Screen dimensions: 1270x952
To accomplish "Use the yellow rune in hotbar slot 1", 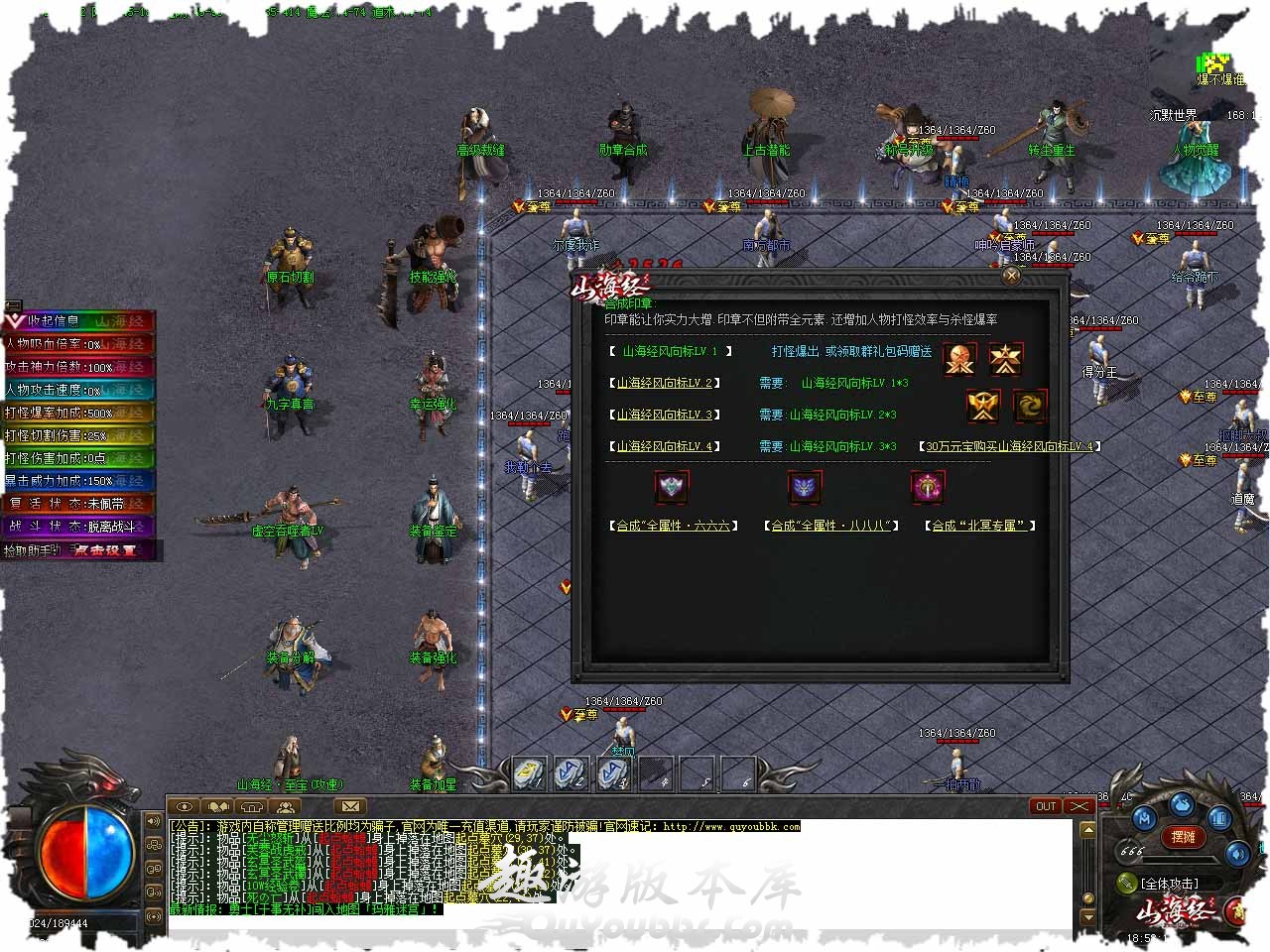I will click(x=529, y=773).
